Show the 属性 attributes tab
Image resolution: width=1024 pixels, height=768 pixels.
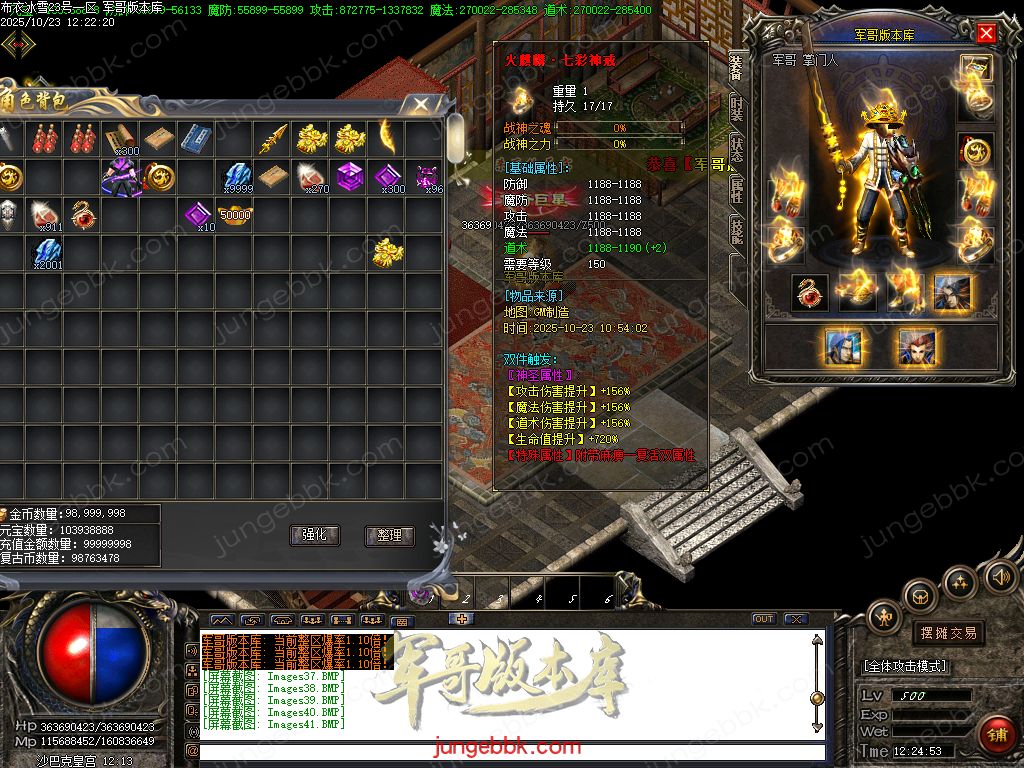pos(737,190)
